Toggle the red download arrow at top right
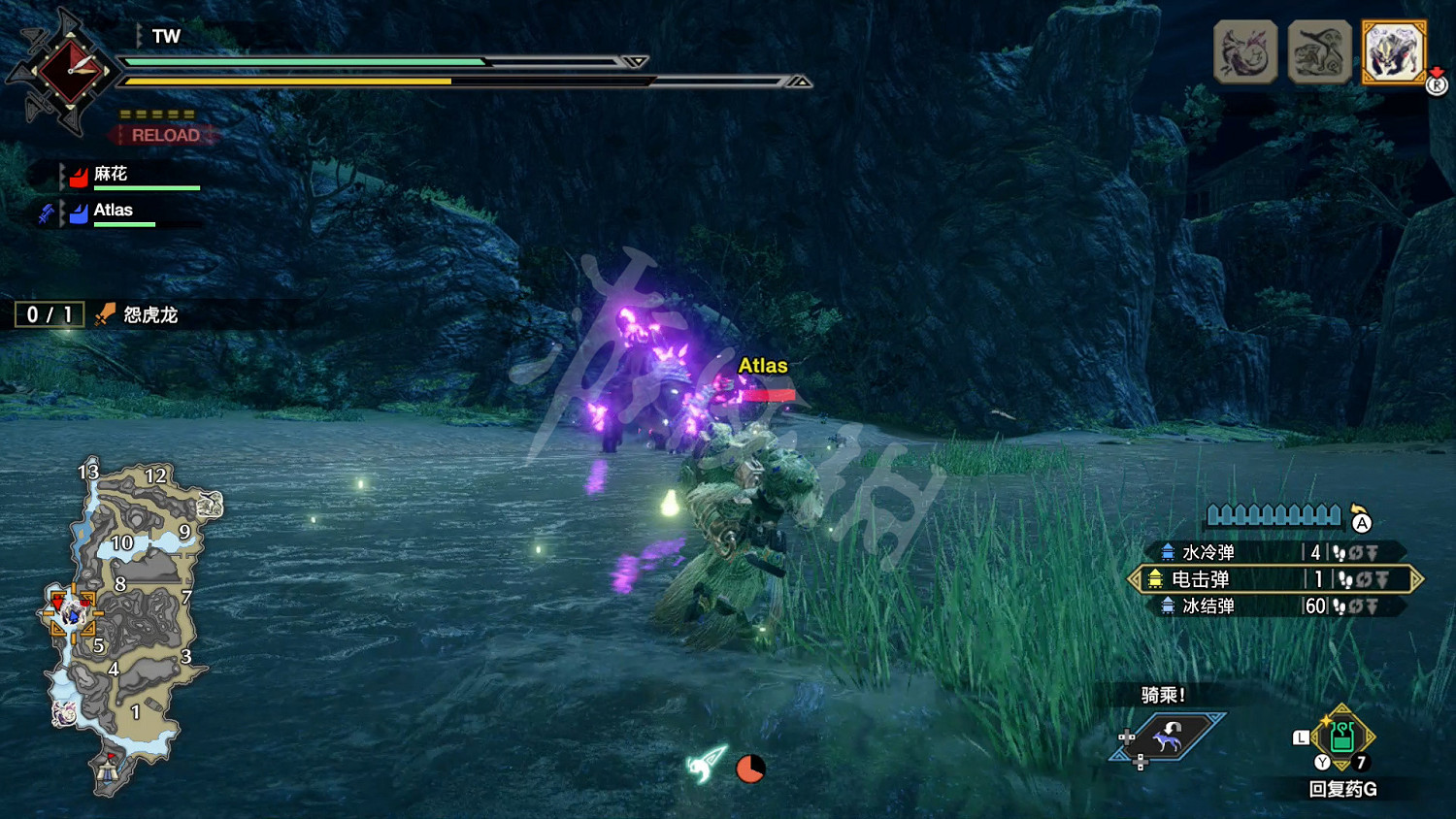This screenshot has height=819, width=1456. [1435, 70]
